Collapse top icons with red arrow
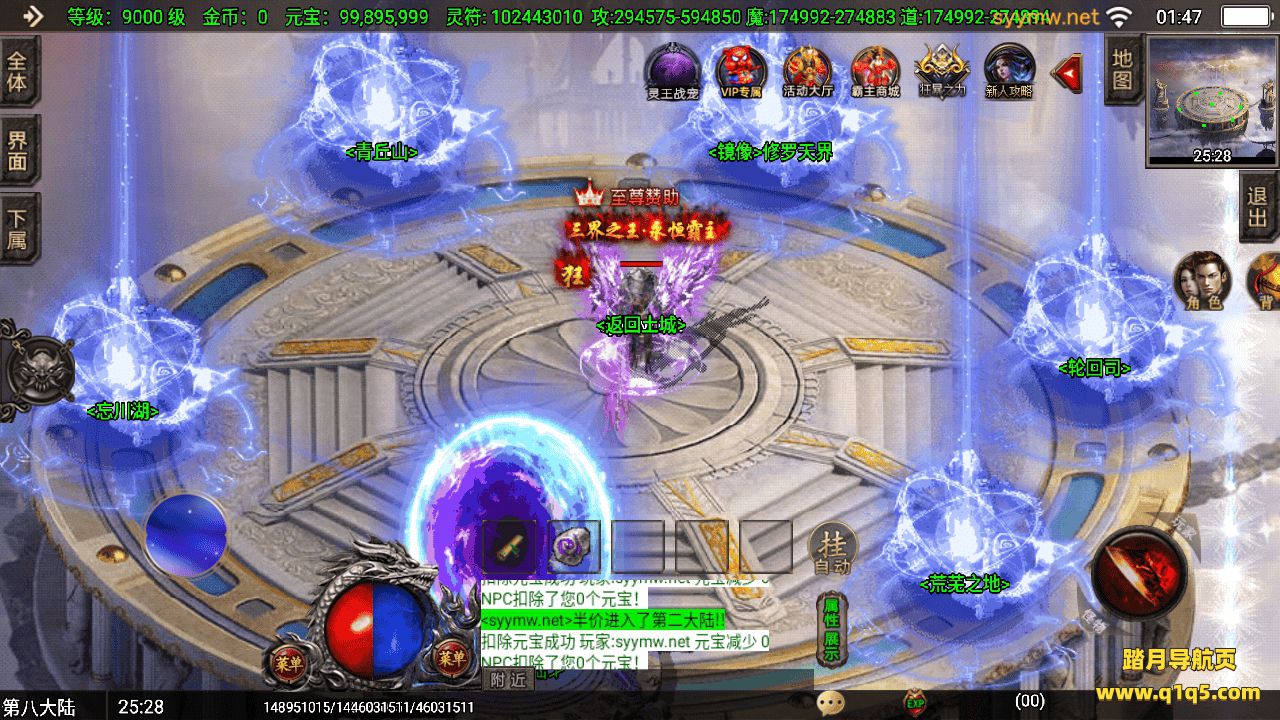 (1068, 71)
